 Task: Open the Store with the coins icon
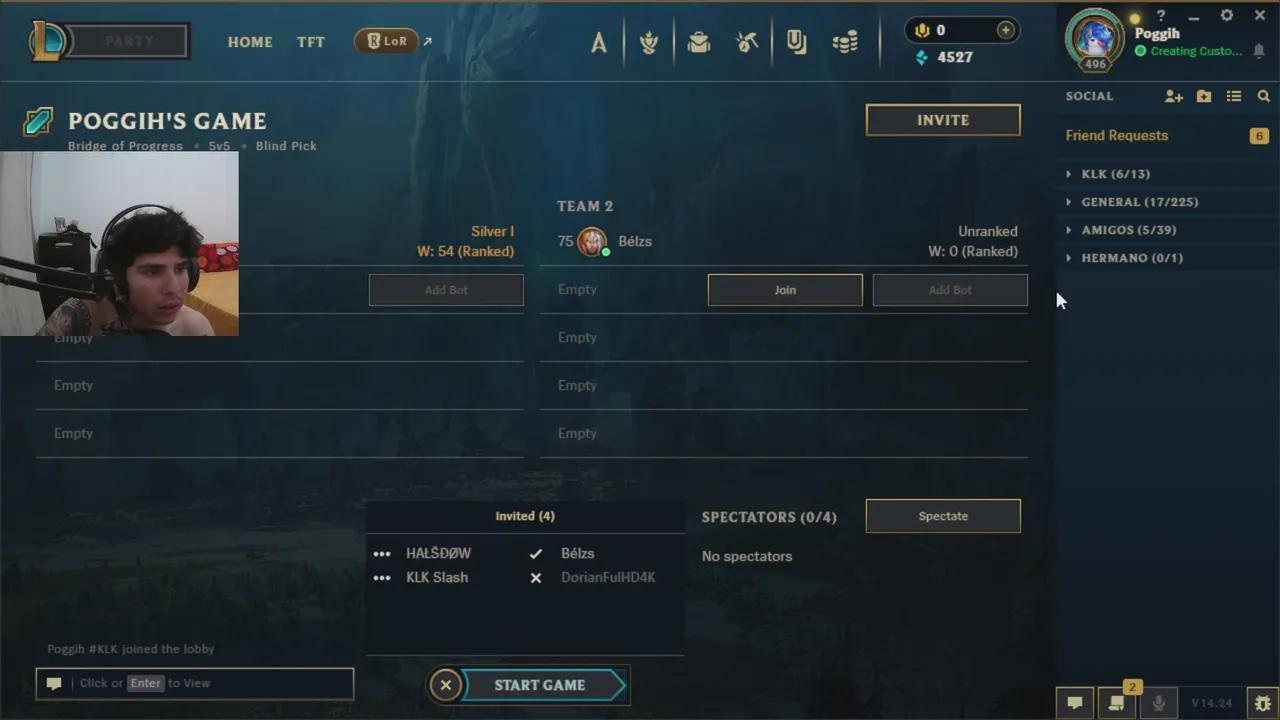[x=845, y=42]
